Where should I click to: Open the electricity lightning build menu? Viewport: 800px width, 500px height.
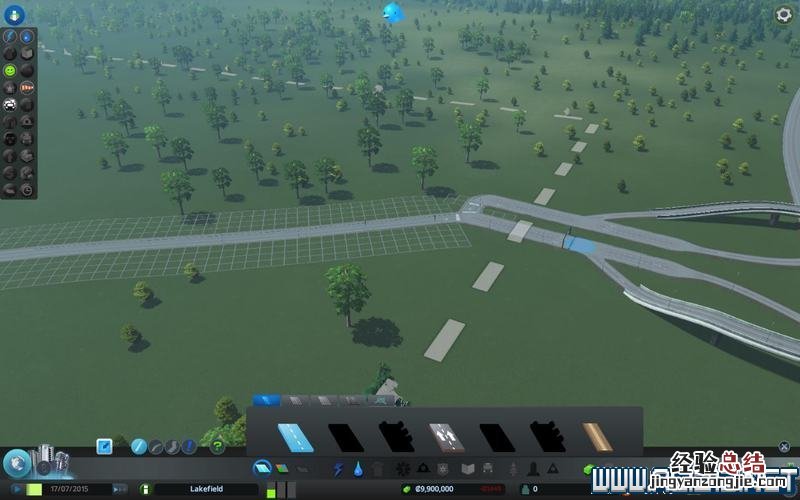pos(337,468)
